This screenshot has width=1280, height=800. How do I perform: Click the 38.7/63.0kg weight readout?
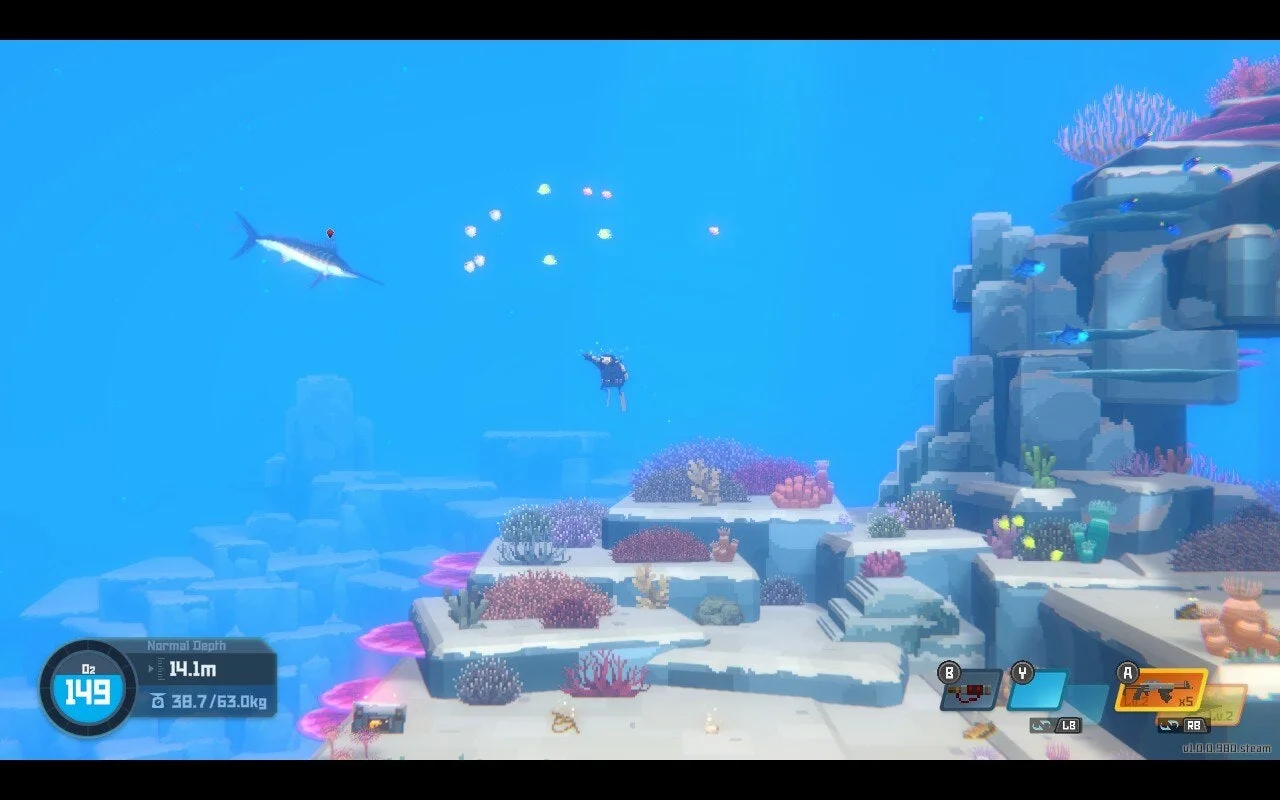218,701
